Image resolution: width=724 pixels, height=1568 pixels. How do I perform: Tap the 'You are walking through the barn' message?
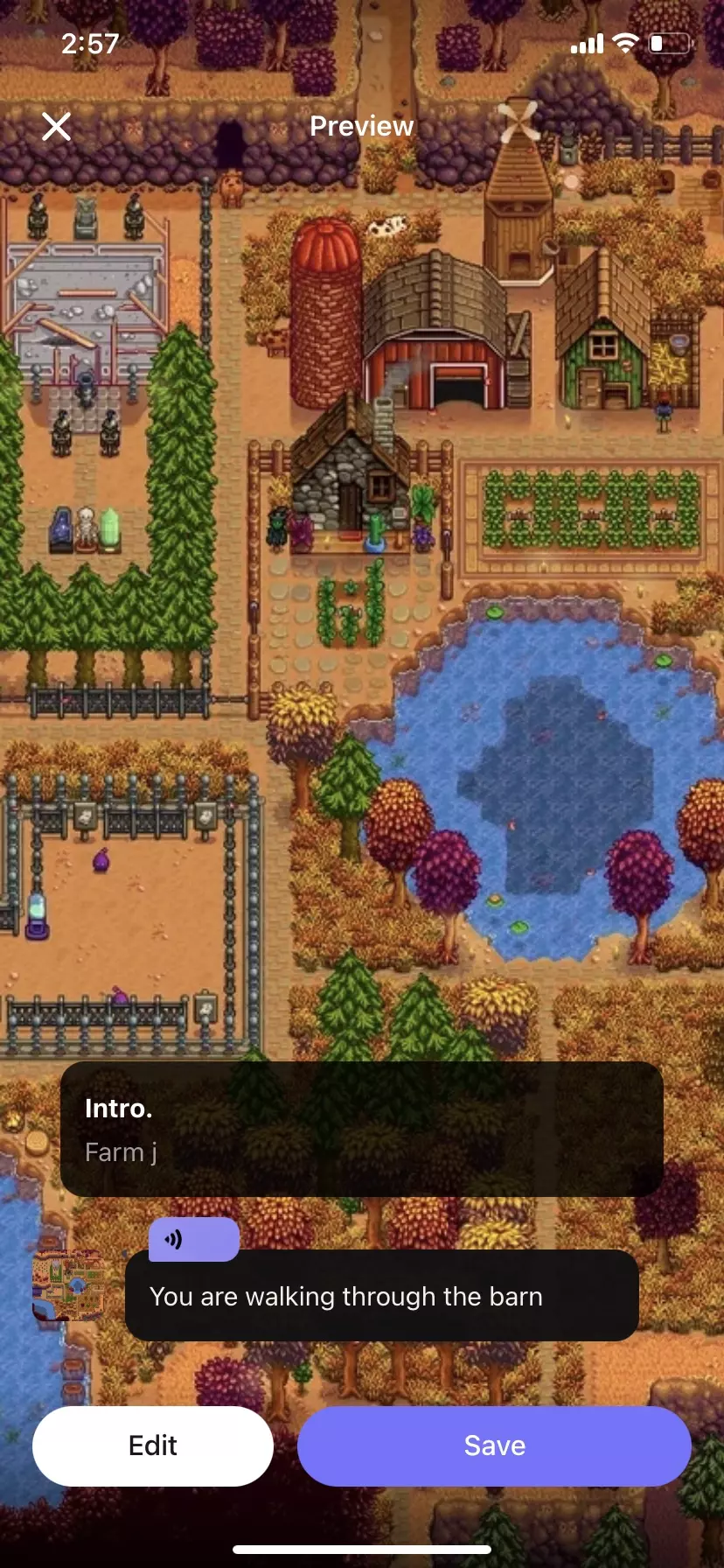tap(381, 1296)
